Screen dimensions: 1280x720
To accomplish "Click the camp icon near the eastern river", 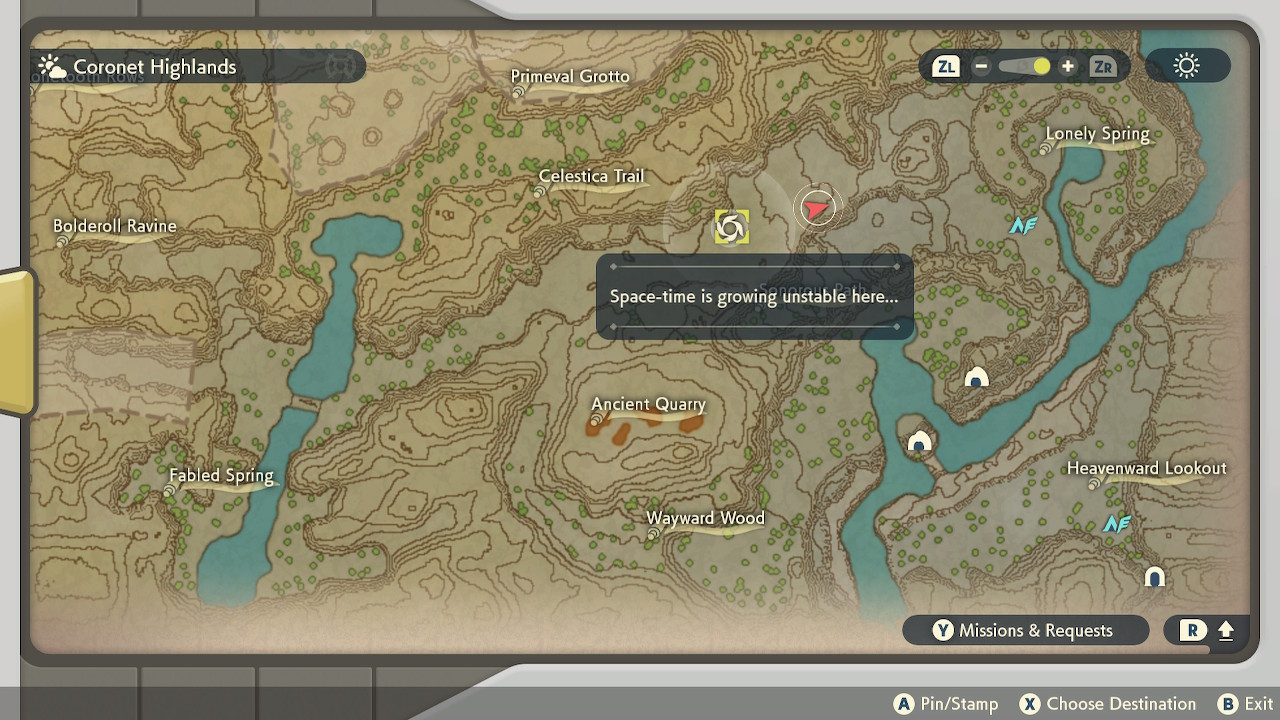I will [975, 375].
